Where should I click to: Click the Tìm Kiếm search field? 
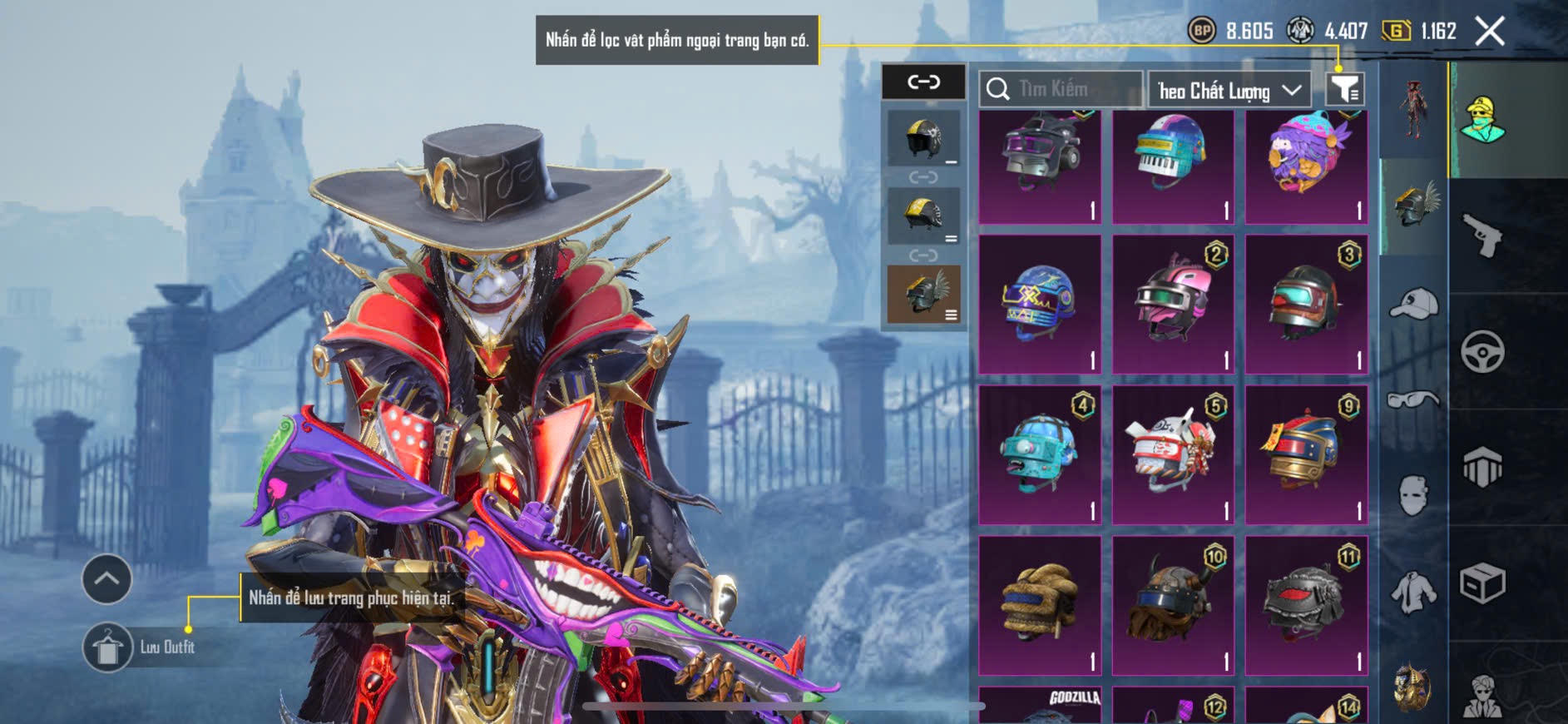[1069, 89]
